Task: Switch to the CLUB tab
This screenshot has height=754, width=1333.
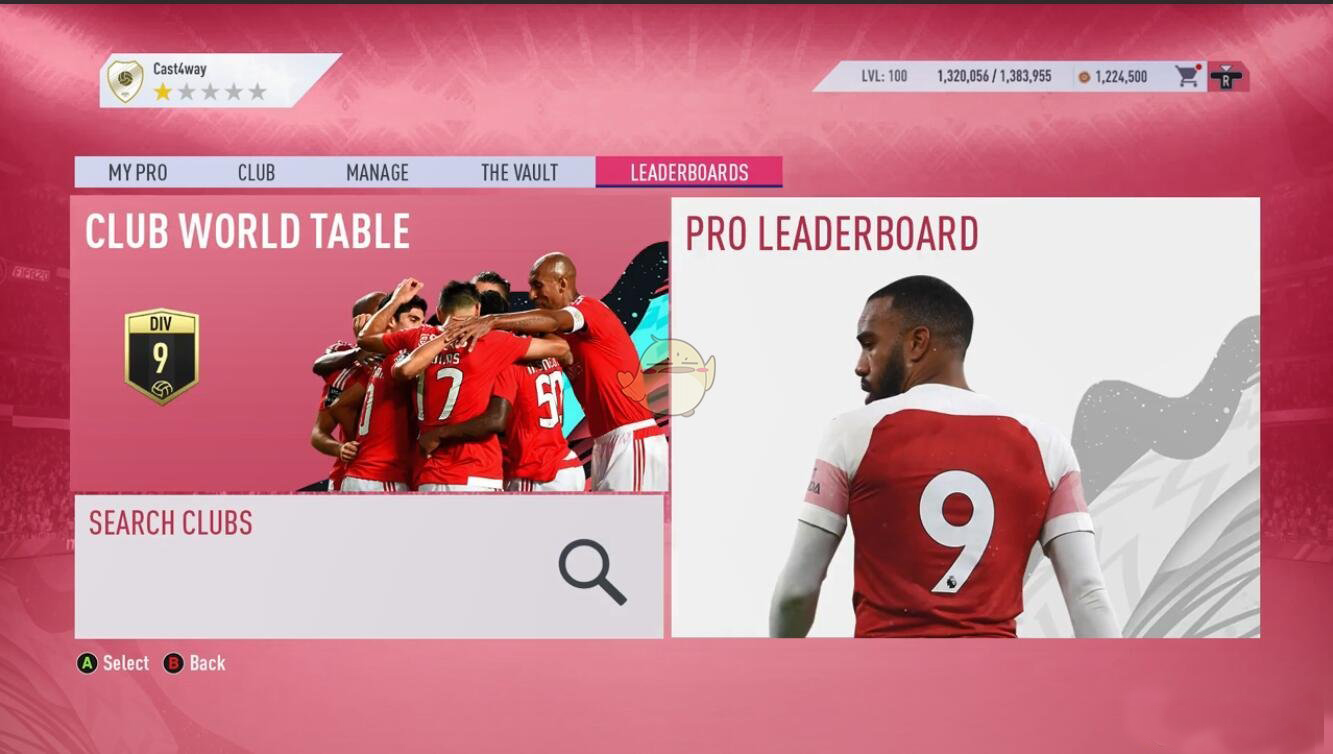Action: tap(255, 172)
